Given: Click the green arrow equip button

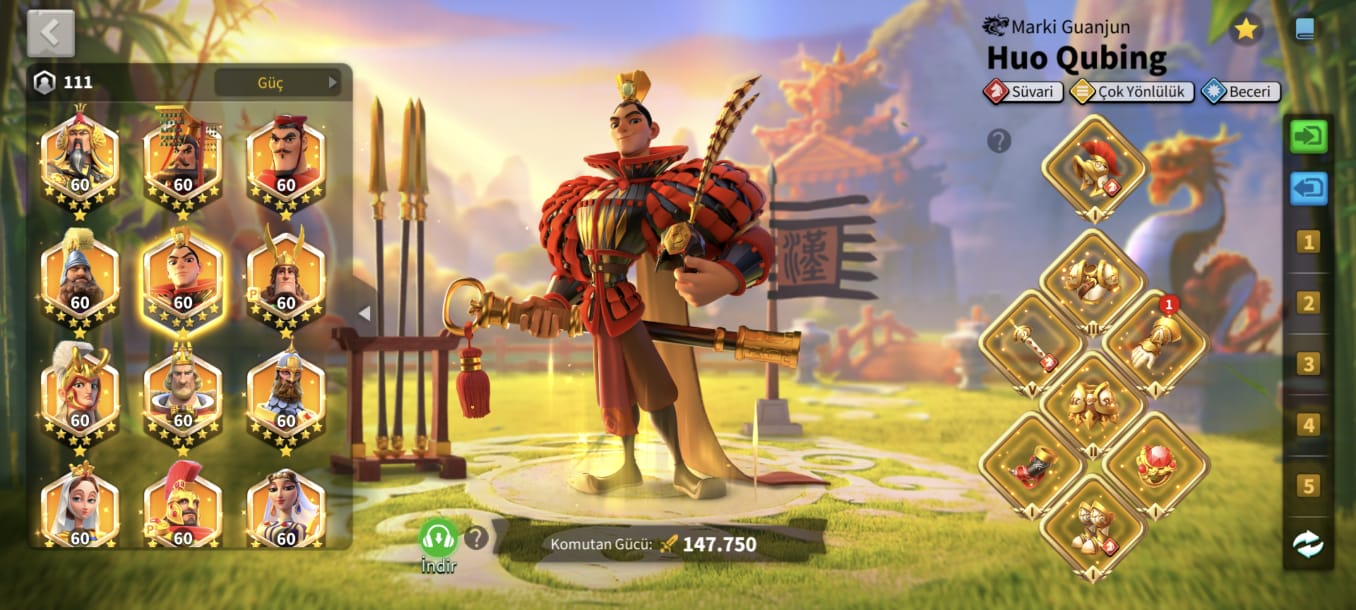Looking at the screenshot, I should (1308, 136).
